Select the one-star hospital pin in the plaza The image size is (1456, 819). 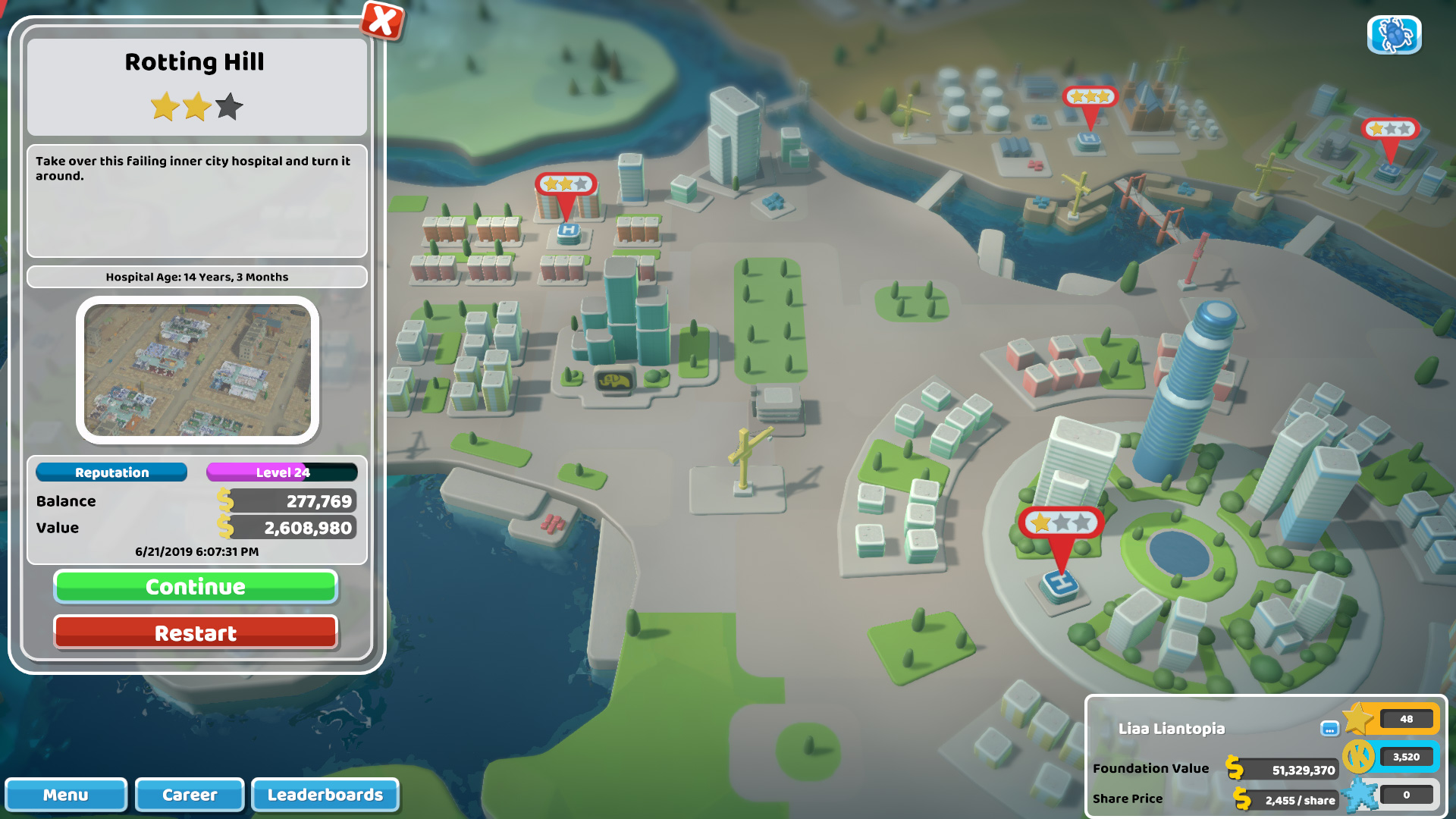tap(1062, 523)
